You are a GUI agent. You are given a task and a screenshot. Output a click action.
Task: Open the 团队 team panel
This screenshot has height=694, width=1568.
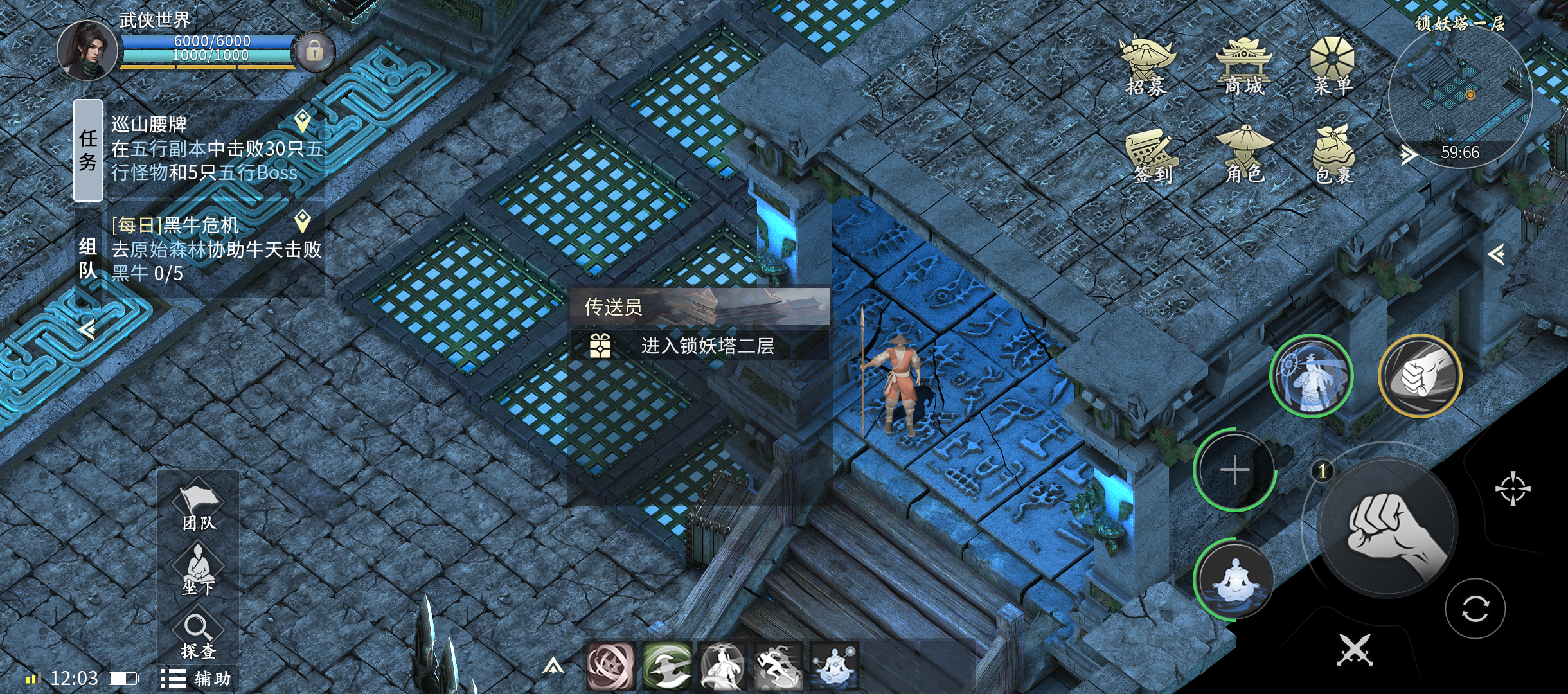(199, 508)
